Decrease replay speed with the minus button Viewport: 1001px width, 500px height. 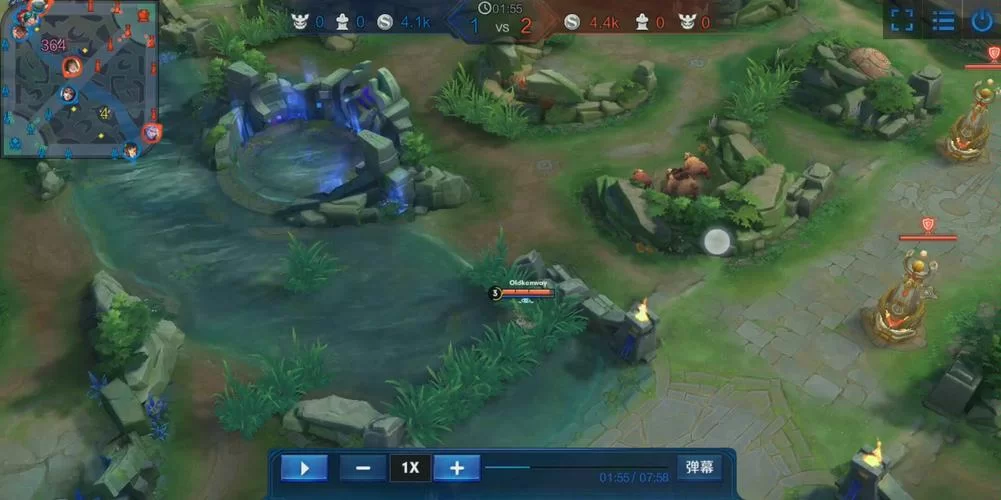click(363, 467)
